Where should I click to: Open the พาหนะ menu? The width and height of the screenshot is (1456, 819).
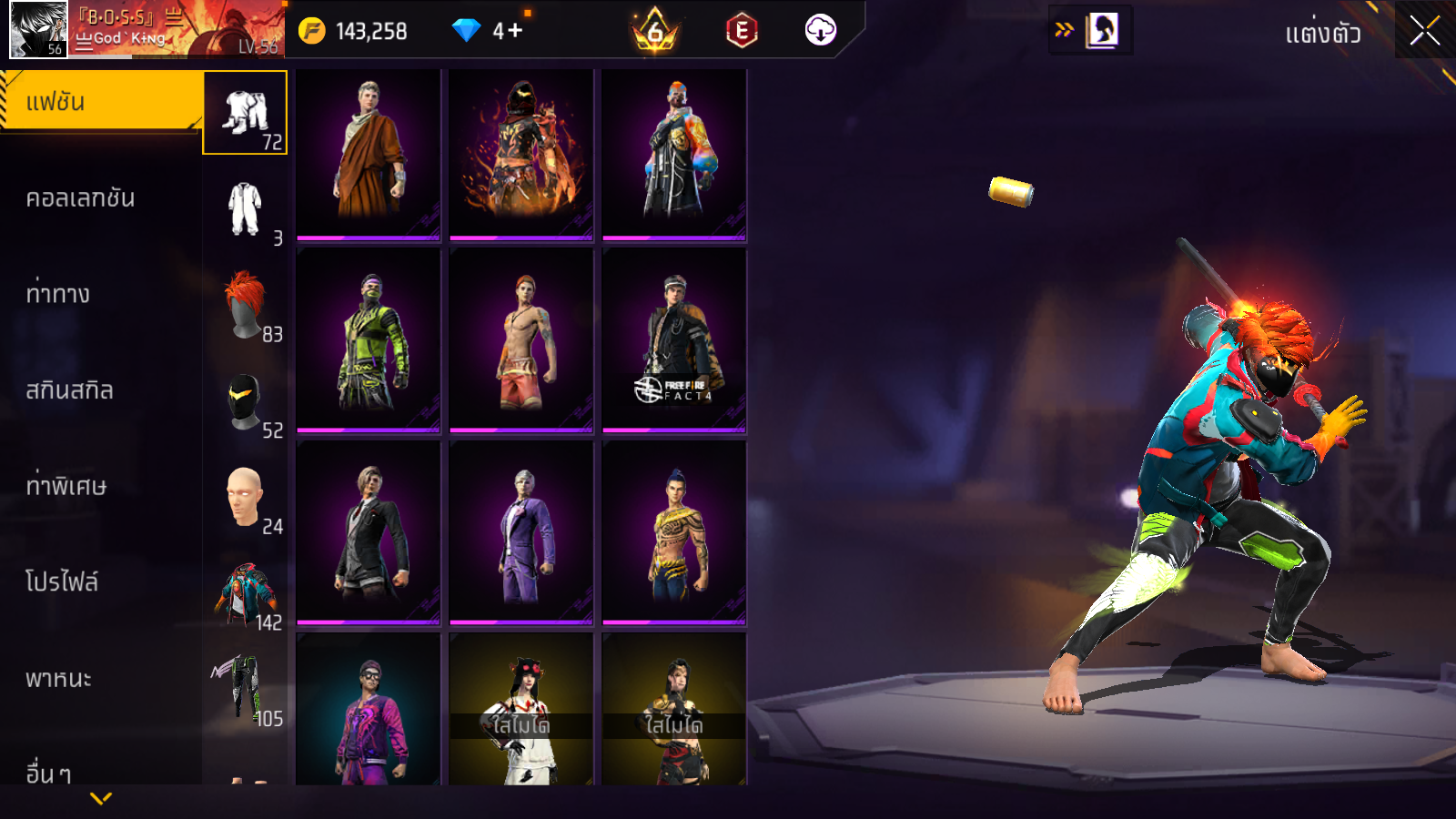coord(59,679)
